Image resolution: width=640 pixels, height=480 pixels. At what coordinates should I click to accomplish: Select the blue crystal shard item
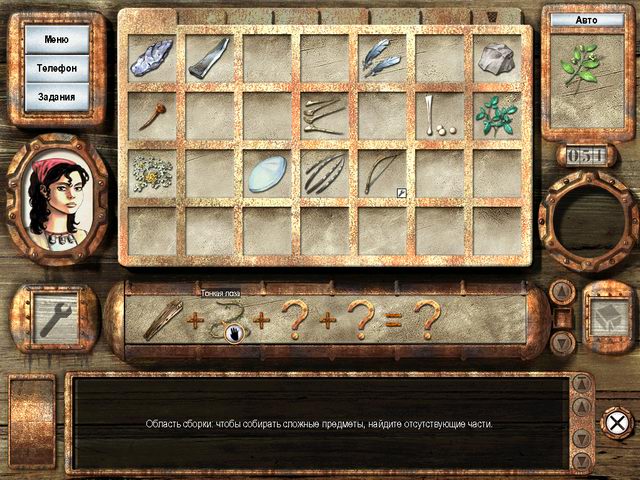point(152,56)
